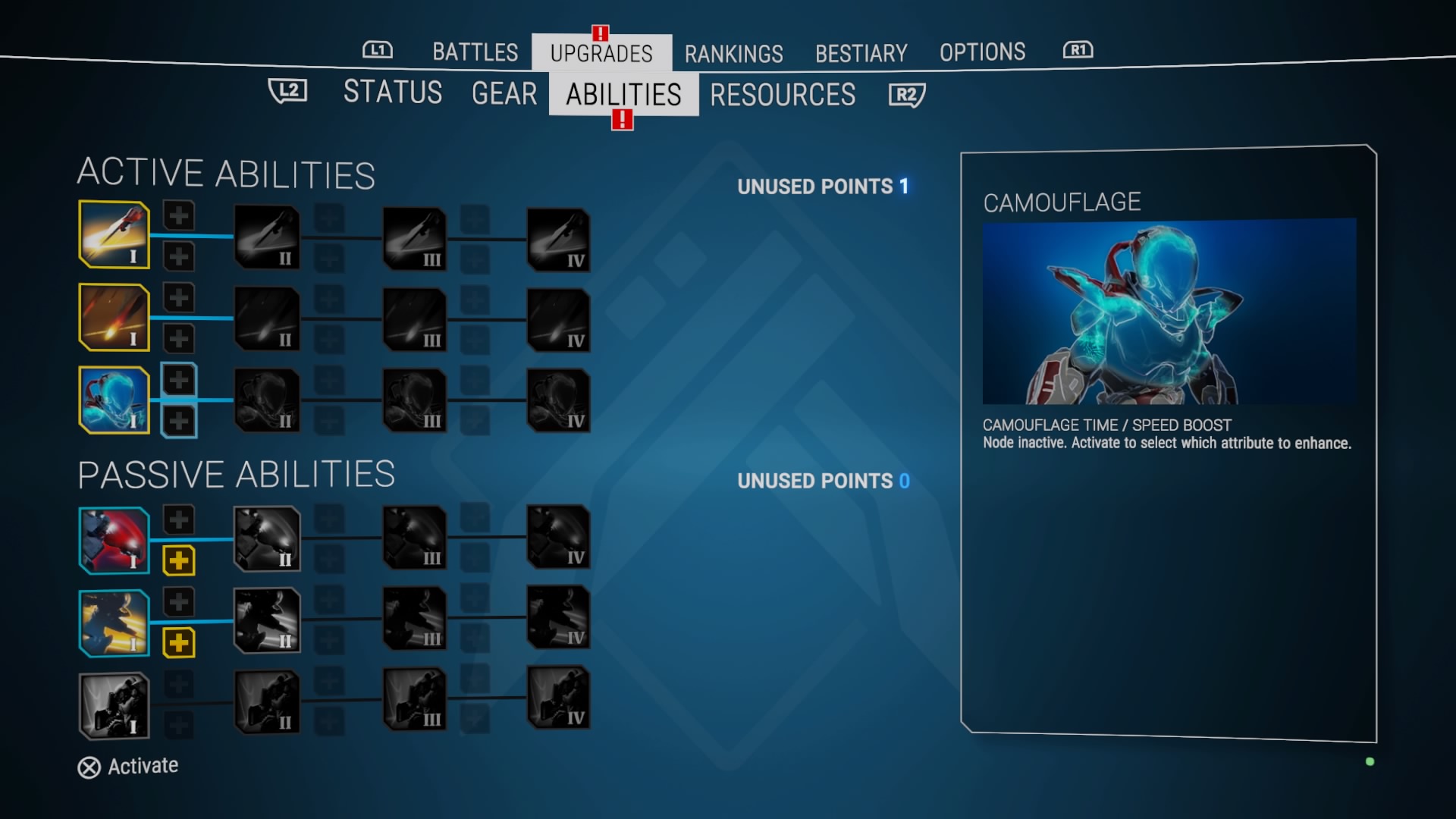Open the Rankings tab
Screen dimensions: 1456x819
pyautogui.click(x=733, y=54)
